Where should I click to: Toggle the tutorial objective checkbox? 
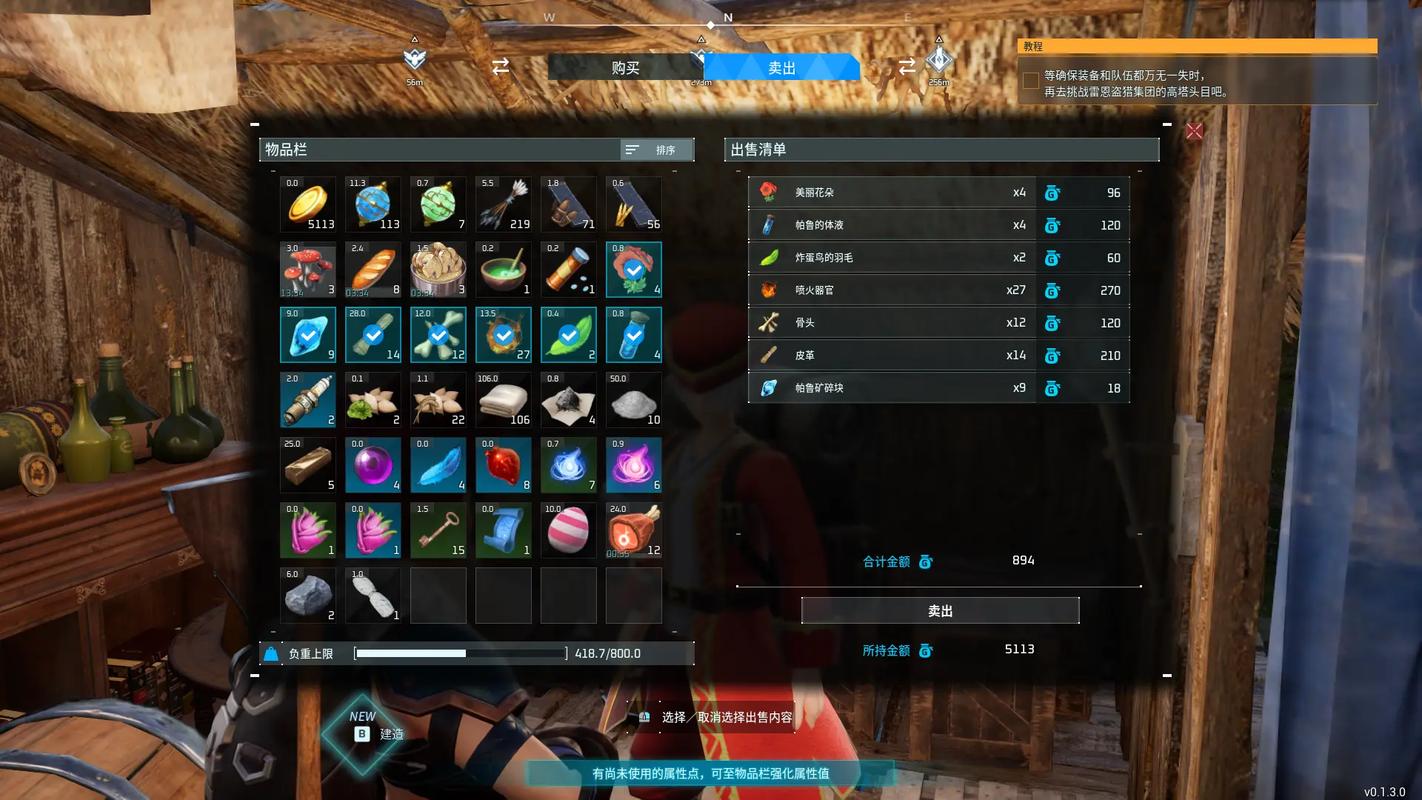coord(1031,81)
